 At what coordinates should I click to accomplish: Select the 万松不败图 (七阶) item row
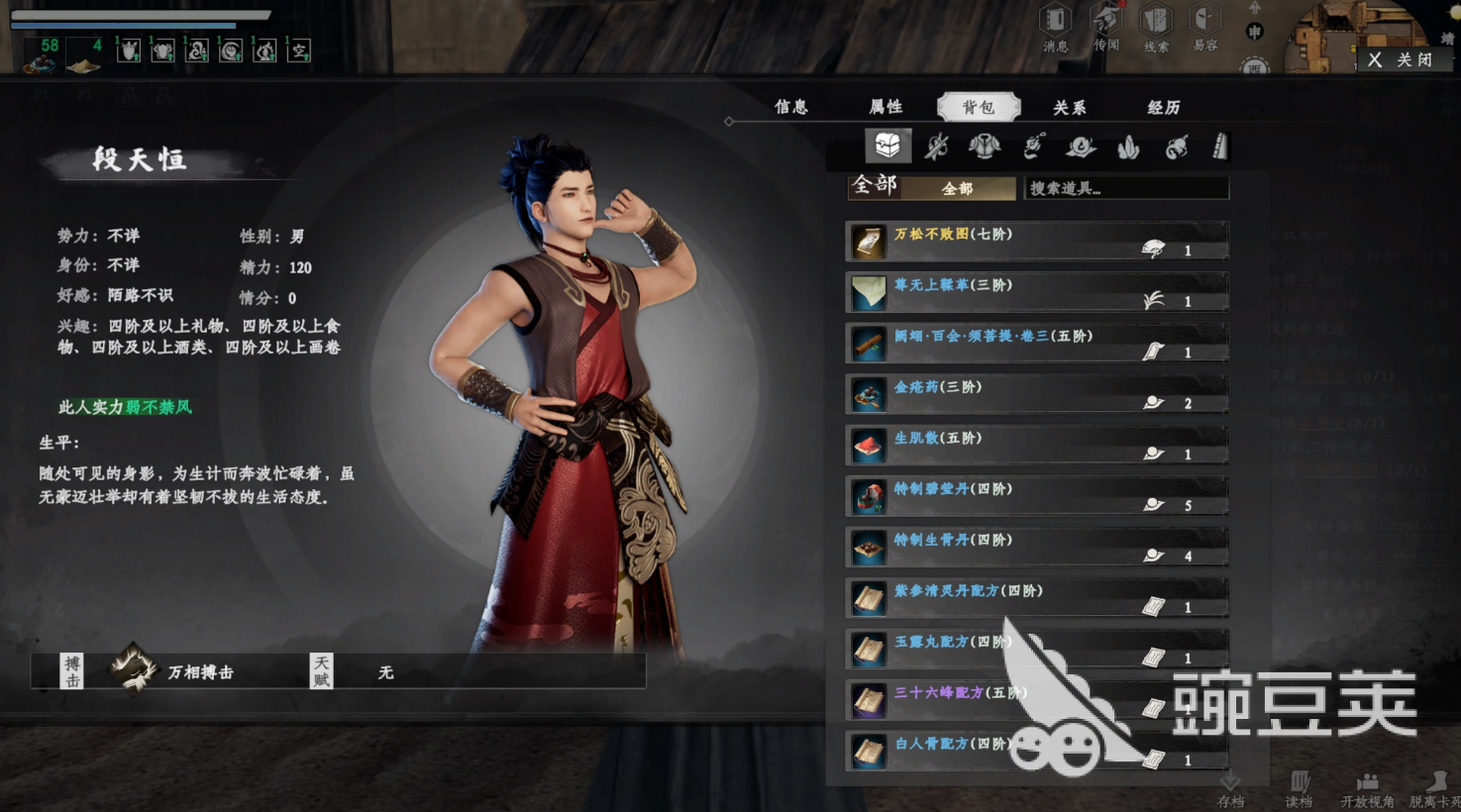pos(1036,242)
